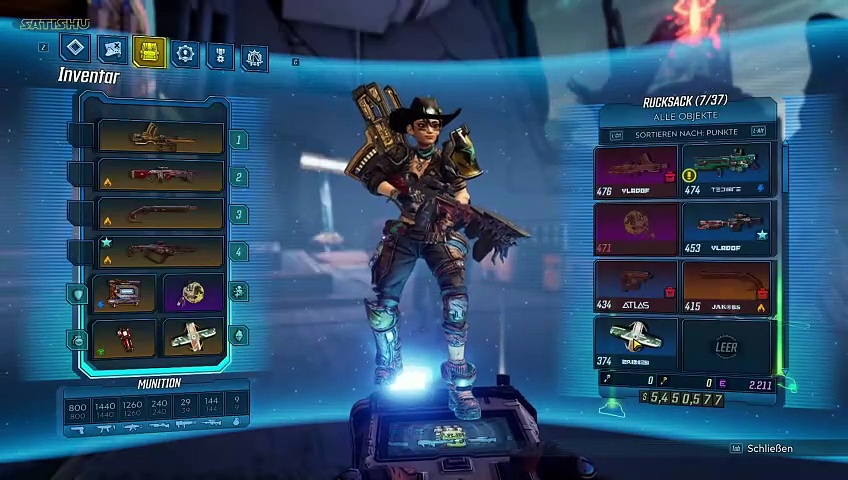Image resolution: width=848 pixels, height=480 pixels.
Task: Open the last cog-wheel tab
Action: [255, 57]
